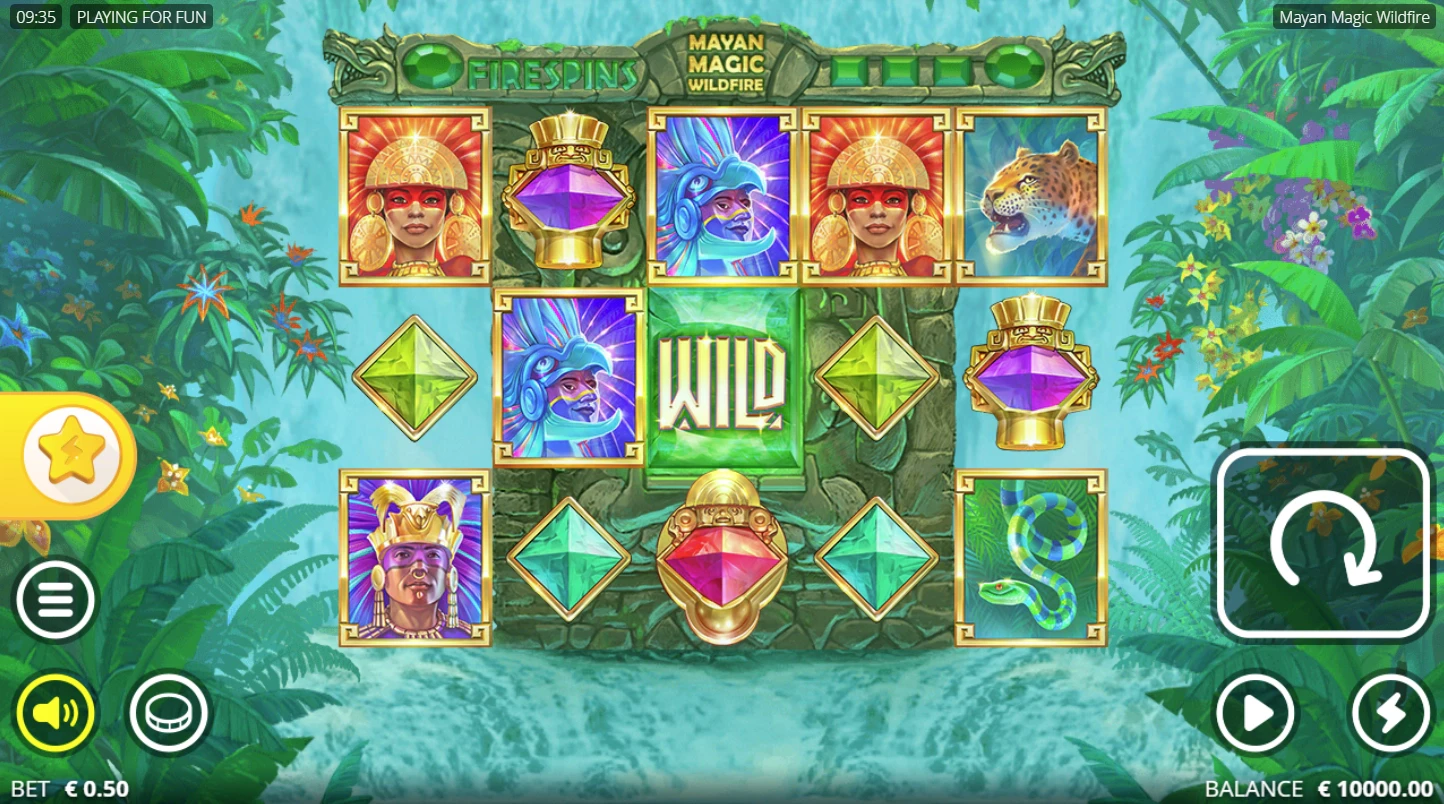Open the paytable coin icon
This screenshot has height=804, width=1444.
pos(168,713)
